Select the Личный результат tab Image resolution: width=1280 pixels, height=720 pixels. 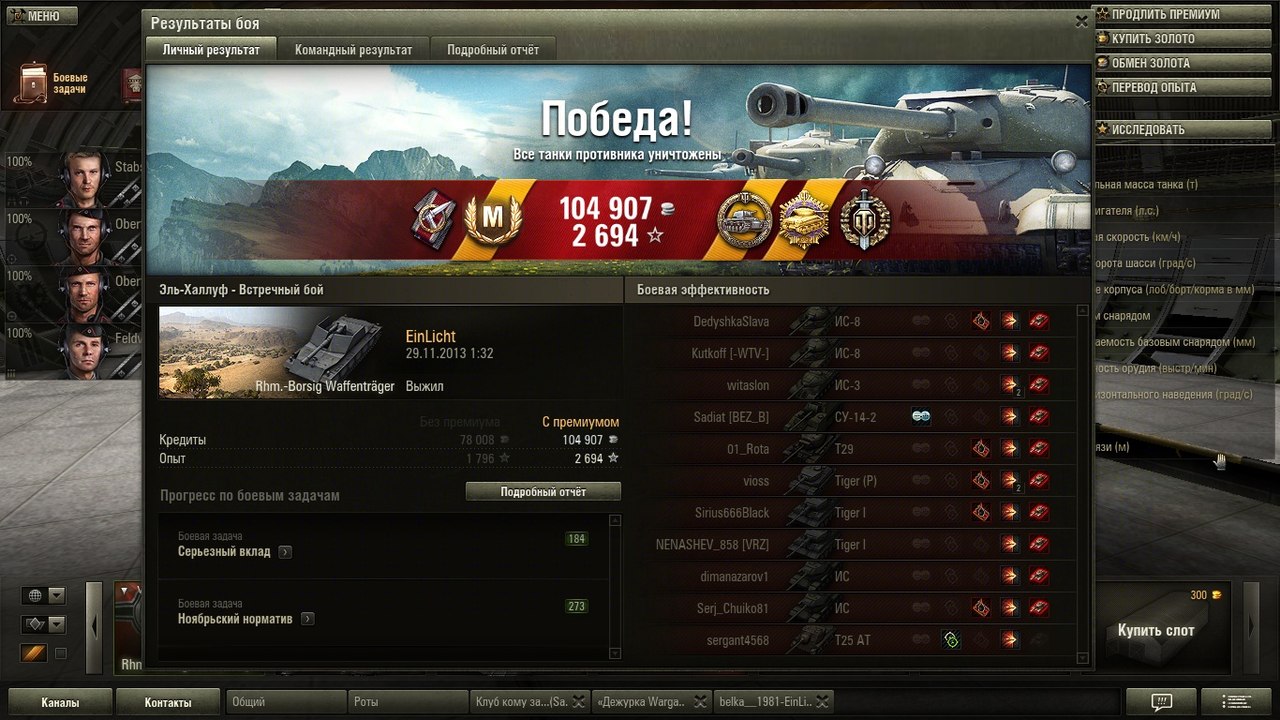click(211, 50)
